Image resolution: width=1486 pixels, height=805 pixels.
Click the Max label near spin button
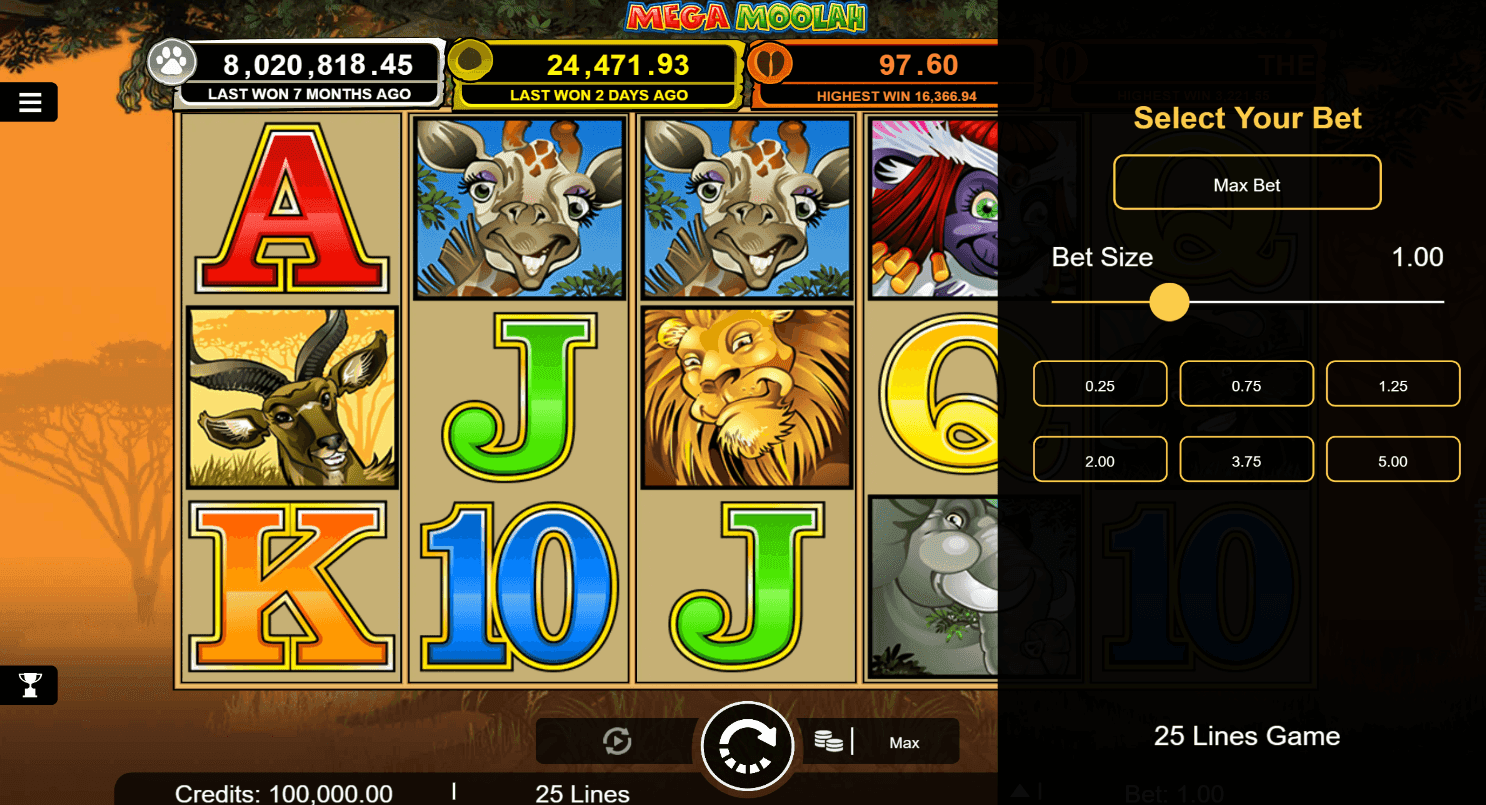tap(905, 742)
